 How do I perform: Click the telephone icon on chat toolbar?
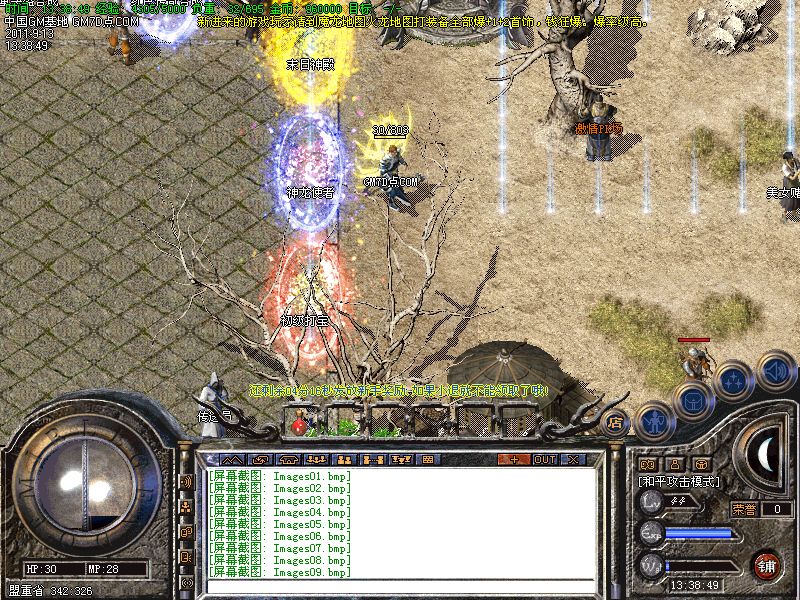tap(287, 459)
